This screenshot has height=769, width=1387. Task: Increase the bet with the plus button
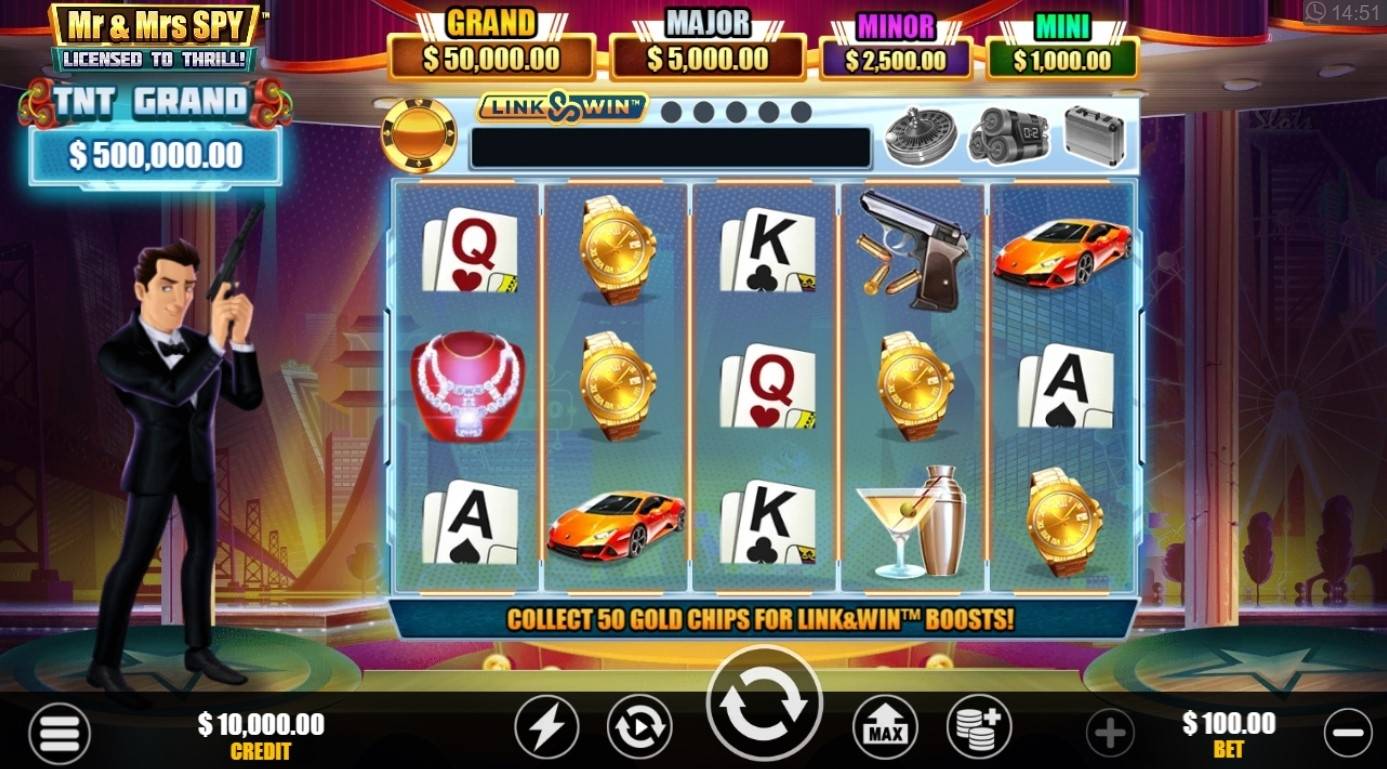(x=1110, y=733)
